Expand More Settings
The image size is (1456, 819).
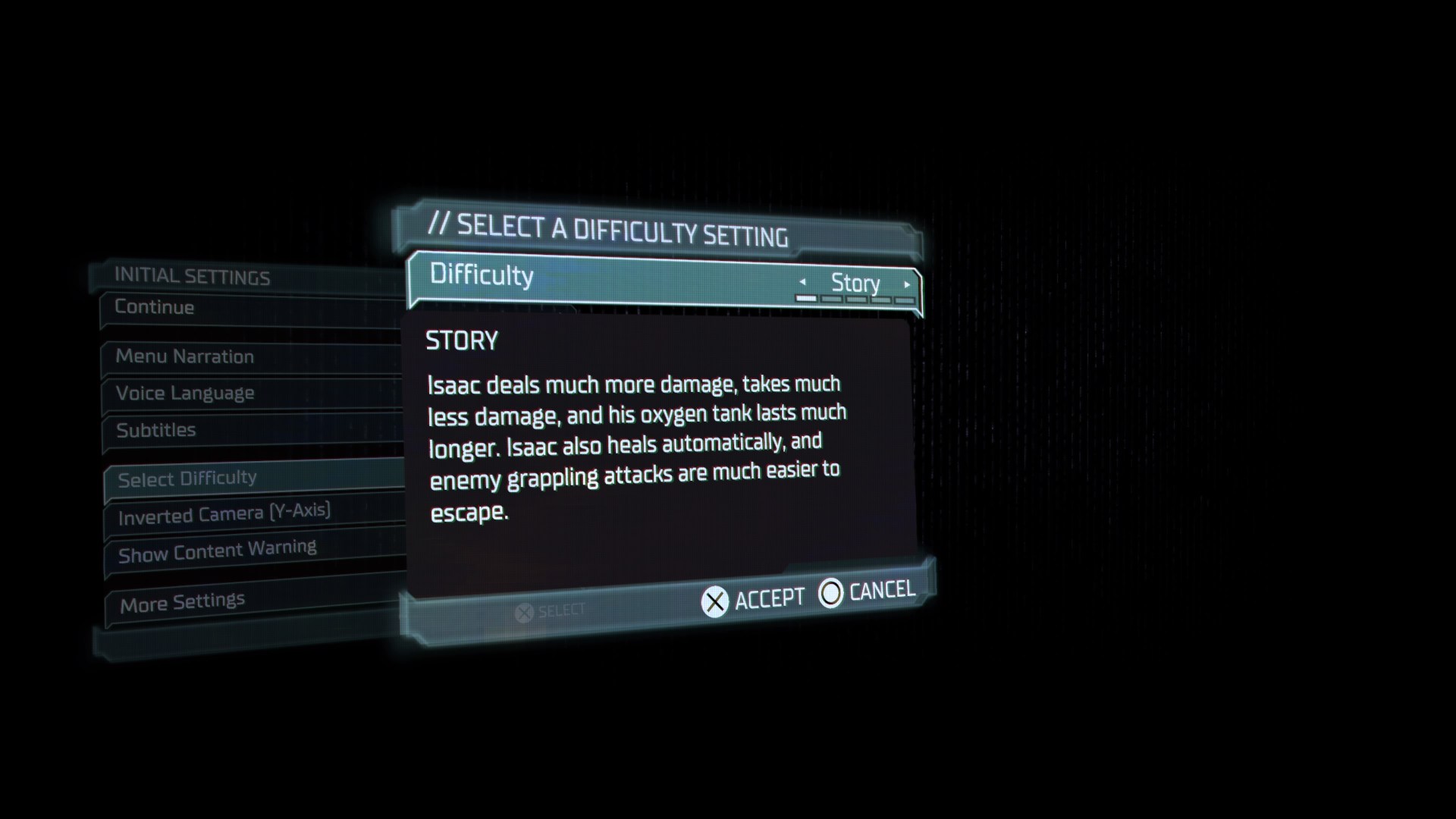[x=181, y=601]
